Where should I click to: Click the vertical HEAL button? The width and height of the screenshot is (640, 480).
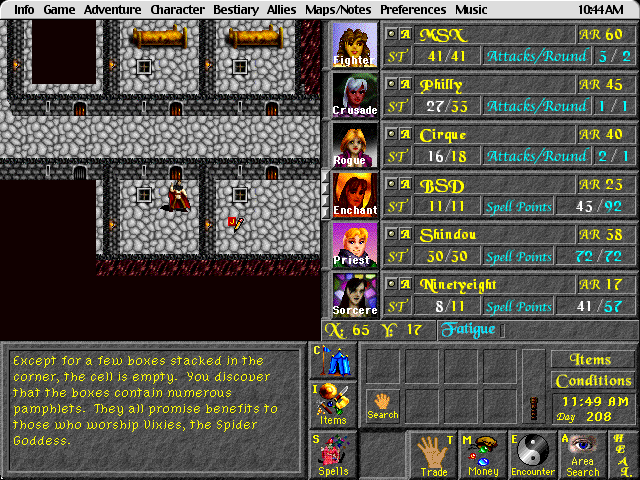622,455
